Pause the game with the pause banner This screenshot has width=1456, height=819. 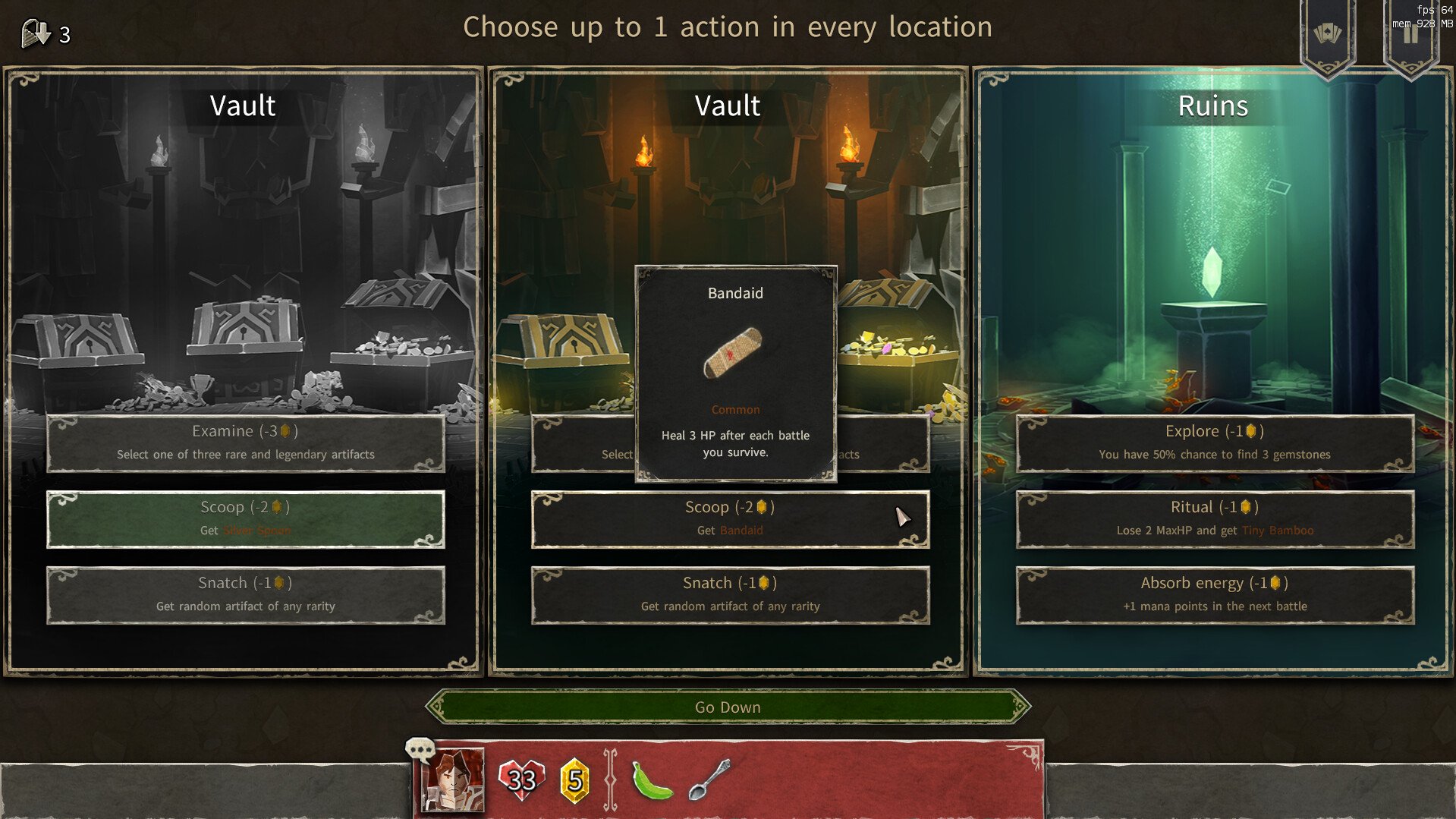[1410, 35]
